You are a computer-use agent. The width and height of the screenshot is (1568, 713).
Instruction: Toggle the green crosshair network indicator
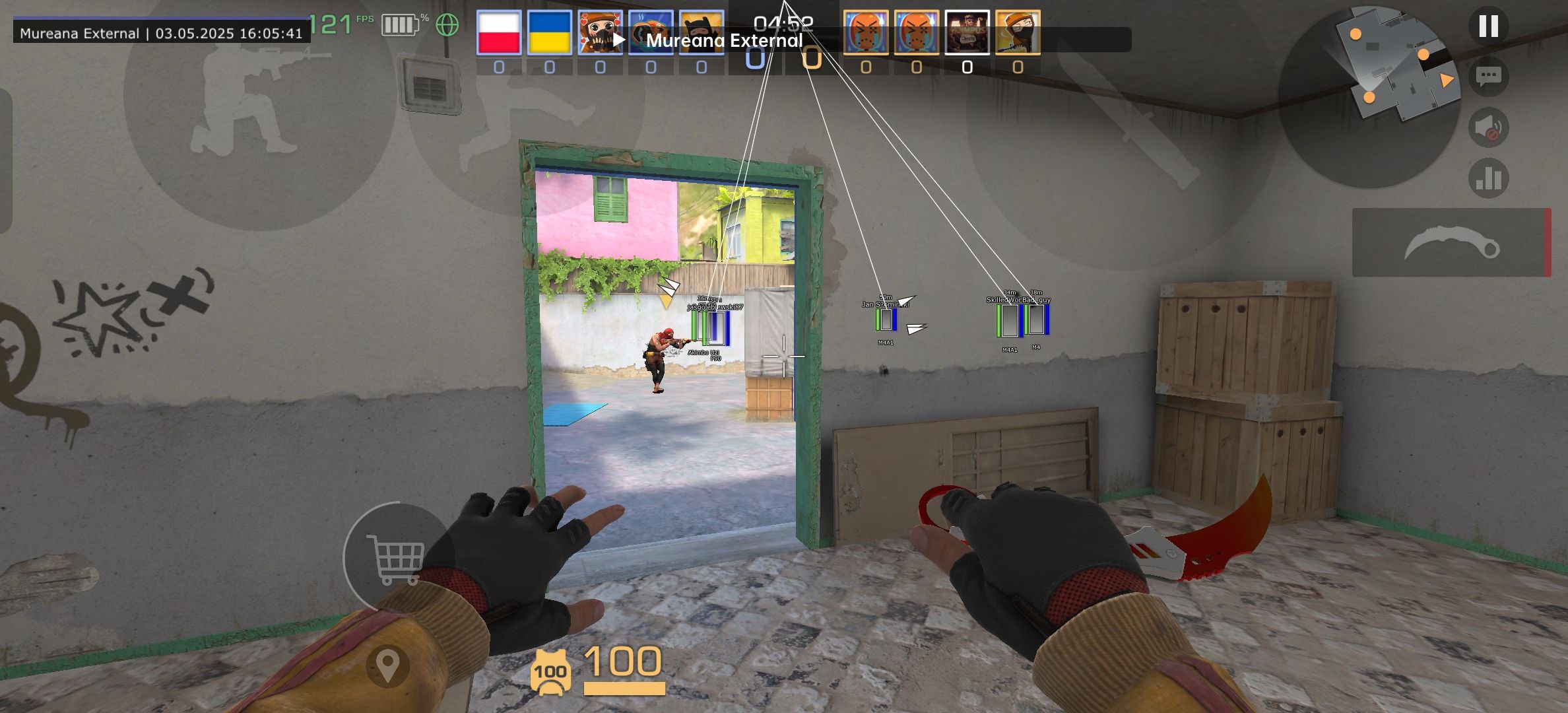(448, 25)
